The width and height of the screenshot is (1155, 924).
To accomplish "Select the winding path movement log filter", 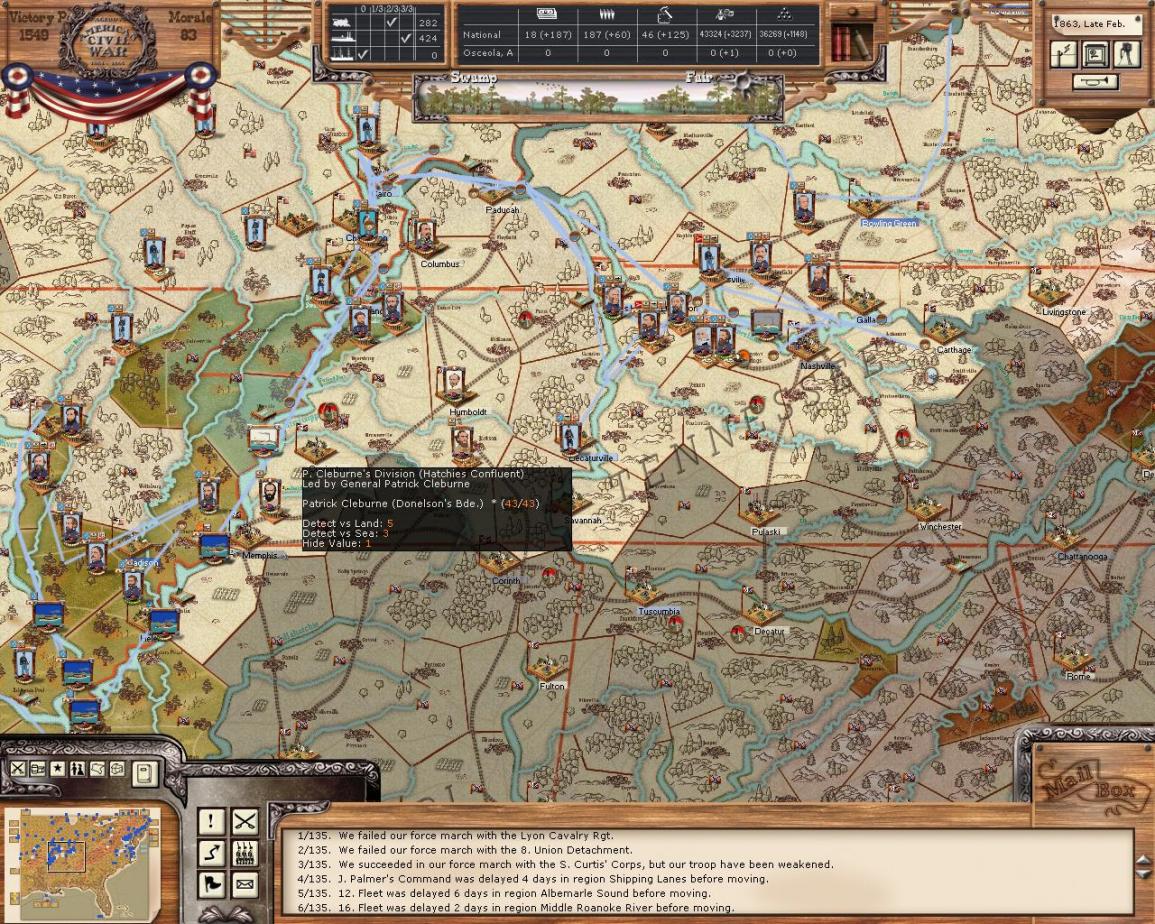I will click(212, 854).
